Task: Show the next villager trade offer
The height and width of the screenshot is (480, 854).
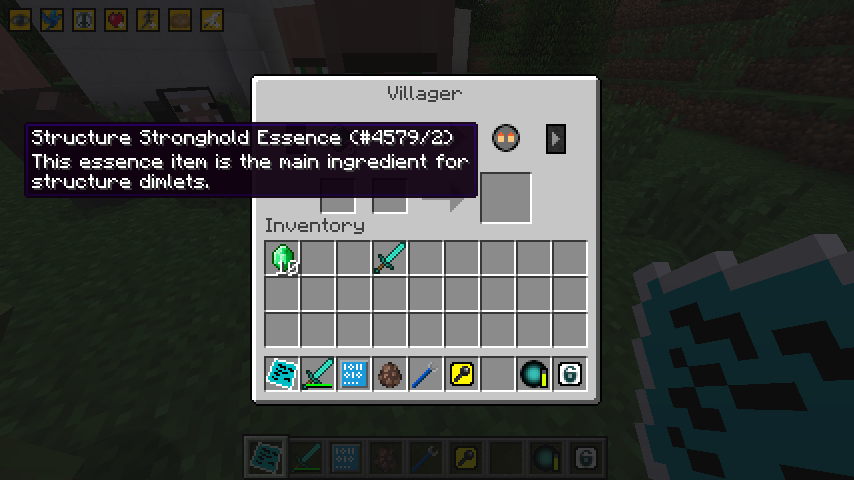Action: (x=556, y=139)
